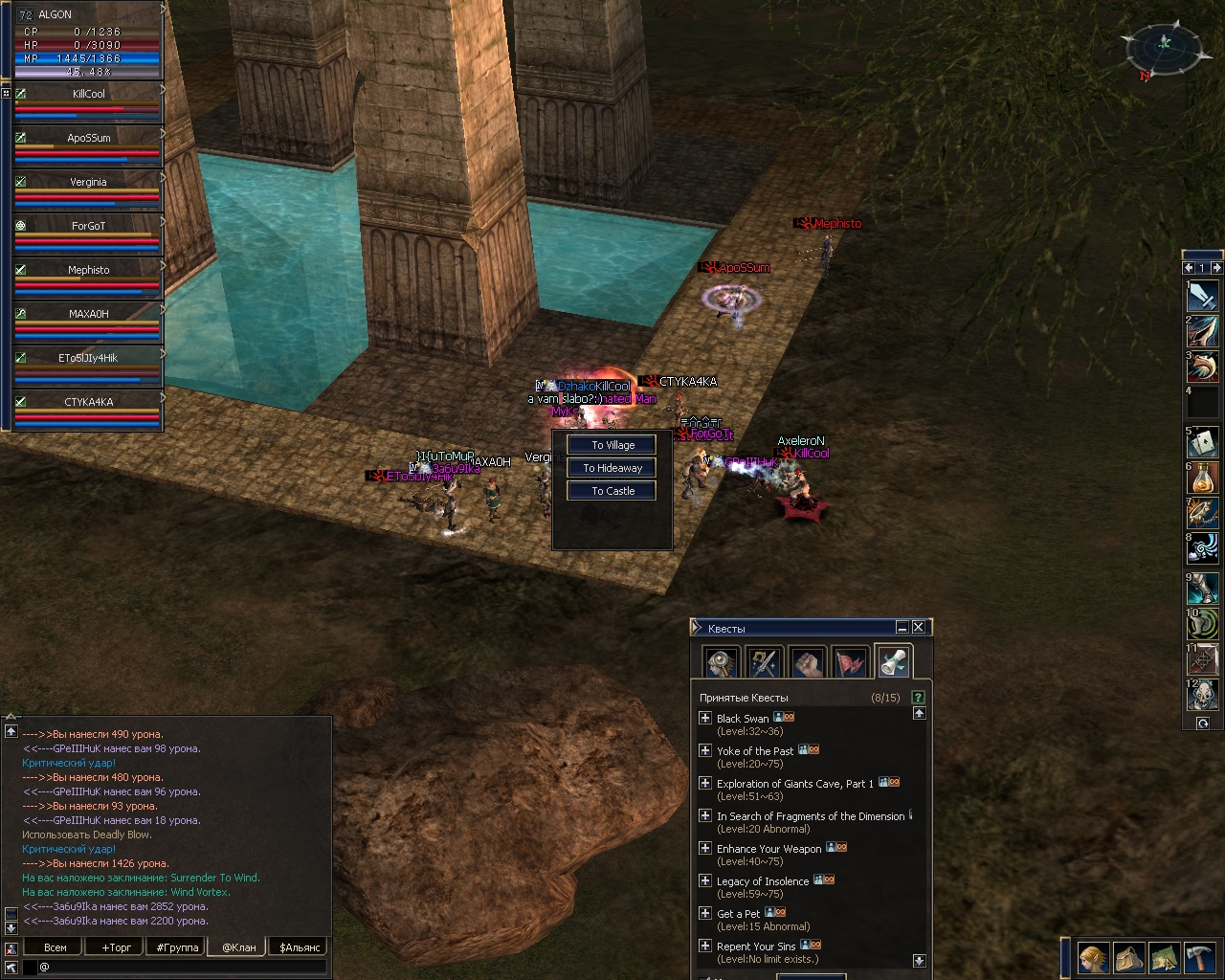Target party member Mephisto in the party list

[87, 278]
